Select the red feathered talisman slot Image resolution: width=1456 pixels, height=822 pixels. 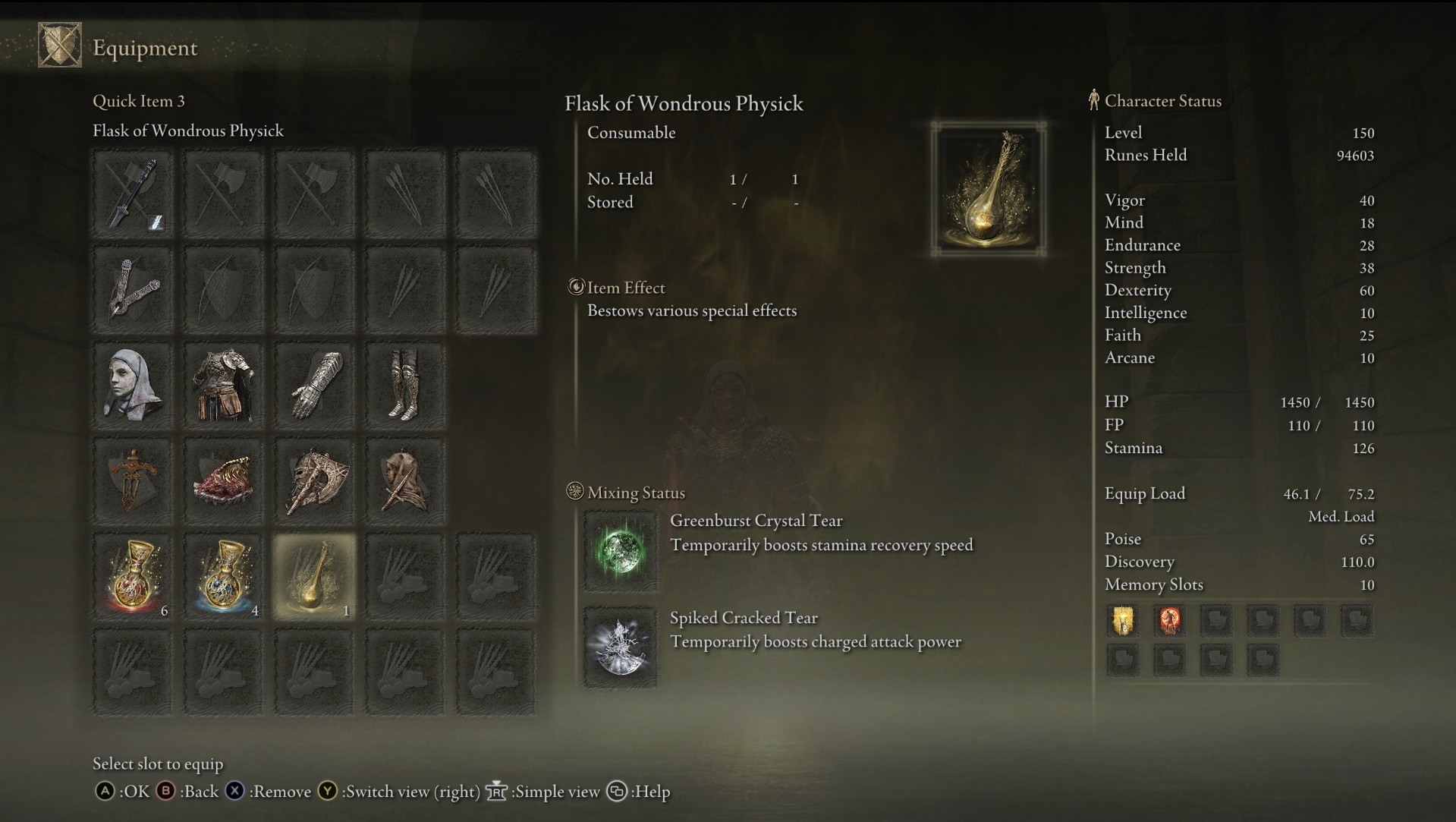(x=224, y=481)
